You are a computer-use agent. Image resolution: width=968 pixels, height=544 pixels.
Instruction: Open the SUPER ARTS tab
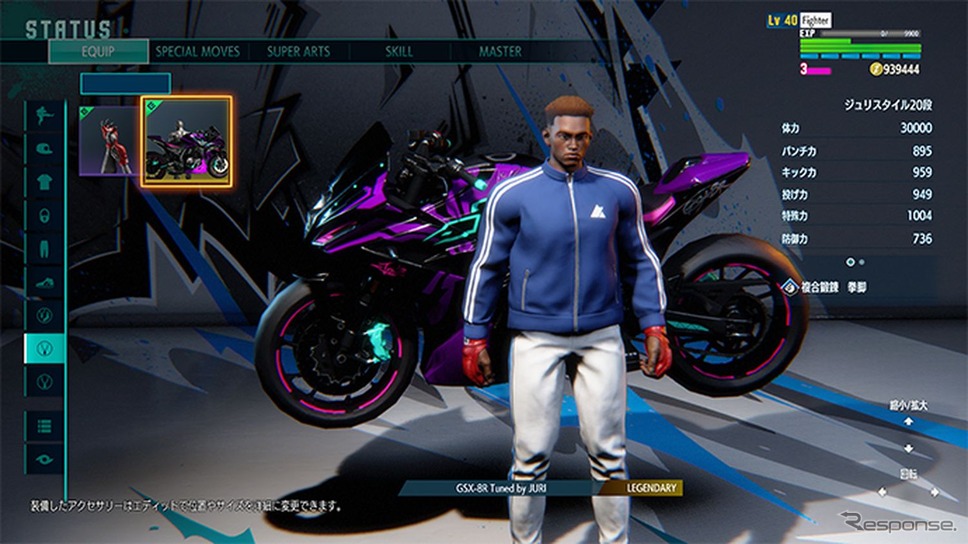point(298,51)
